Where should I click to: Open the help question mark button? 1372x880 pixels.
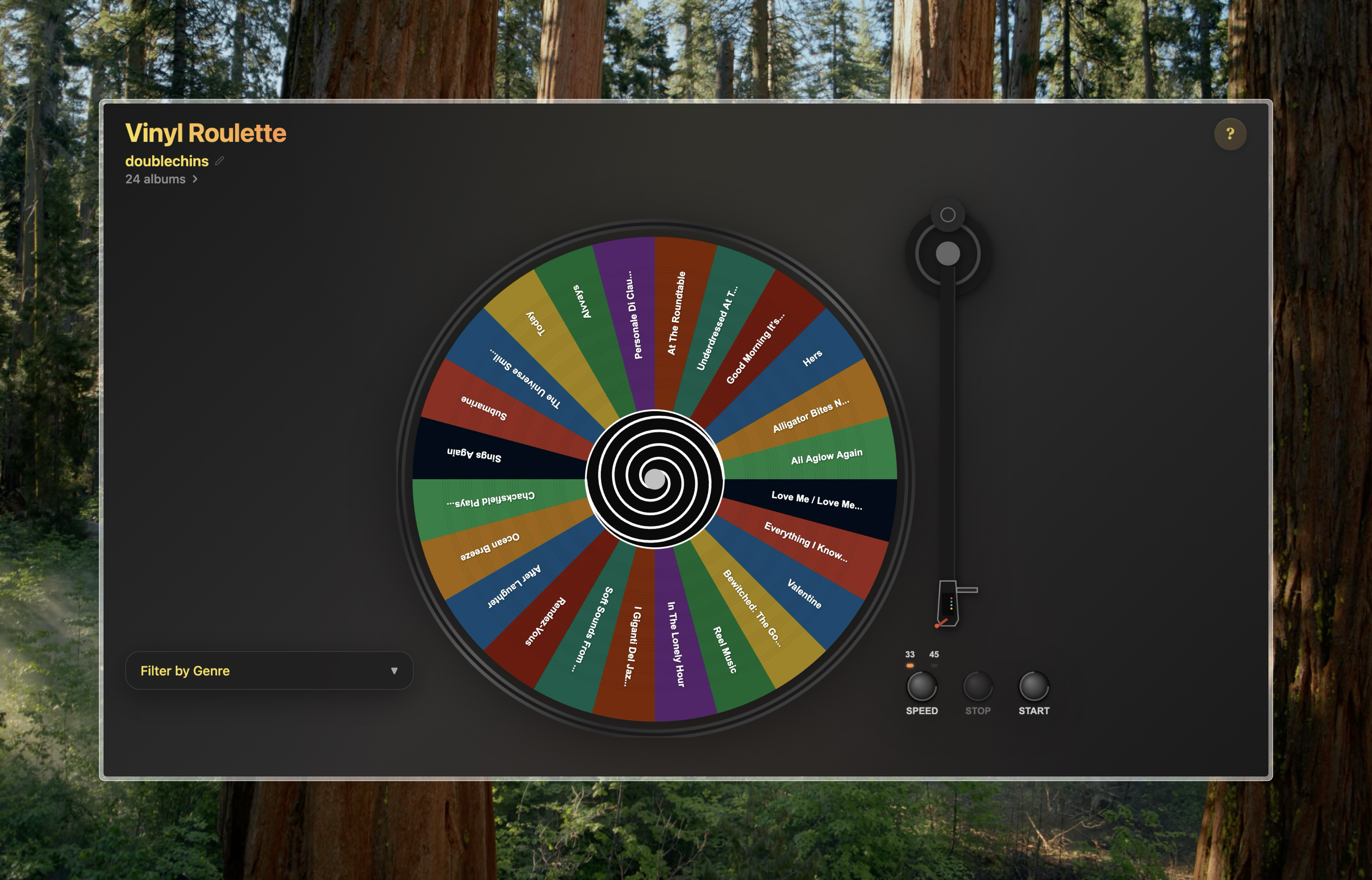coord(1230,134)
